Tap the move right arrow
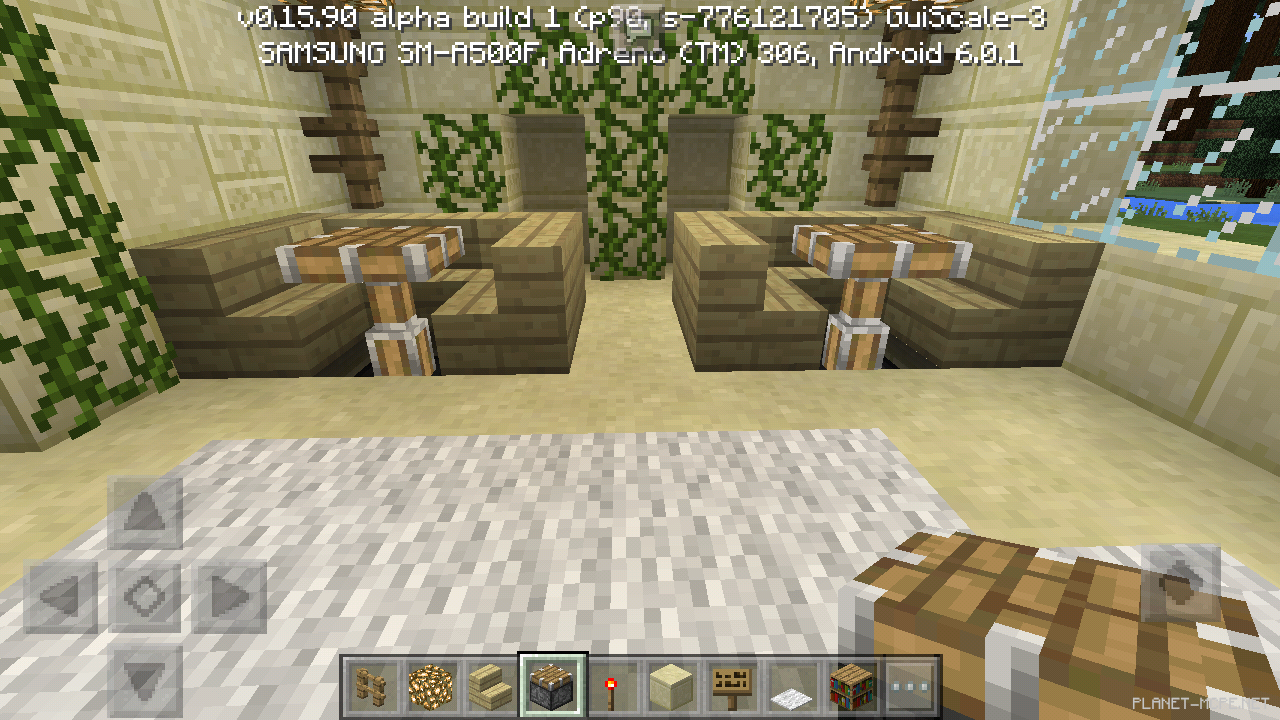The width and height of the screenshot is (1280, 720). (230, 598)
